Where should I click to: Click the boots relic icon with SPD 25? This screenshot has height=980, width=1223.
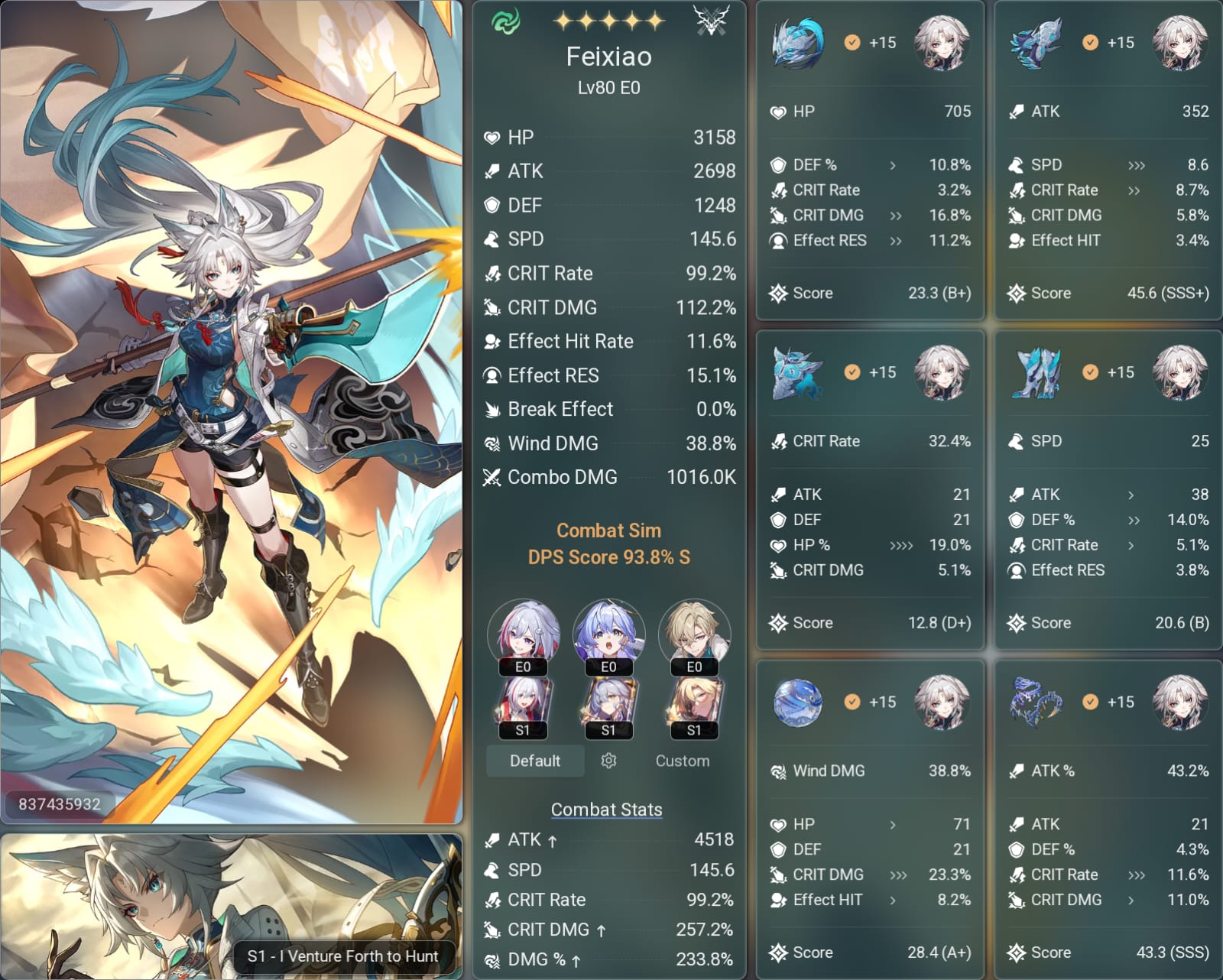pos(1037,374)
